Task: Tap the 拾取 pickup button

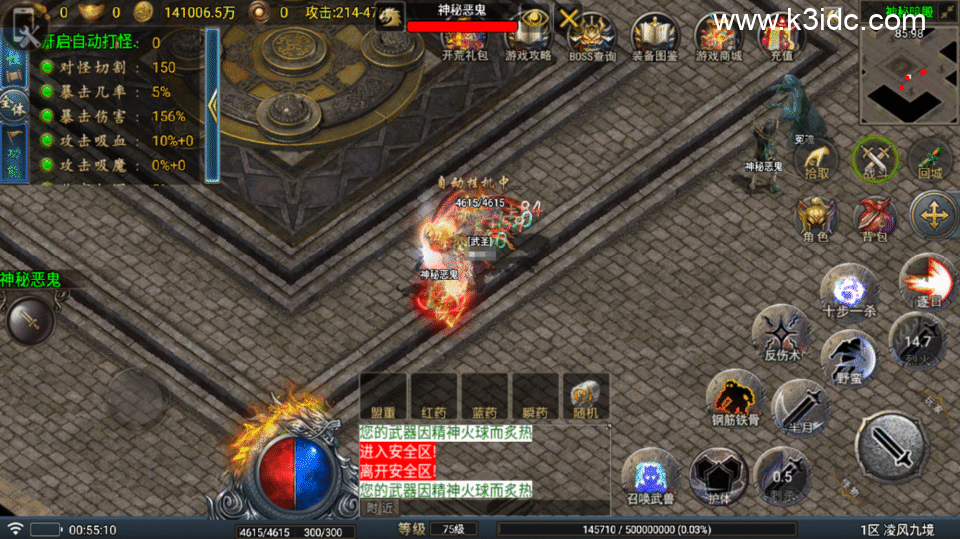Action: [816, 160]
